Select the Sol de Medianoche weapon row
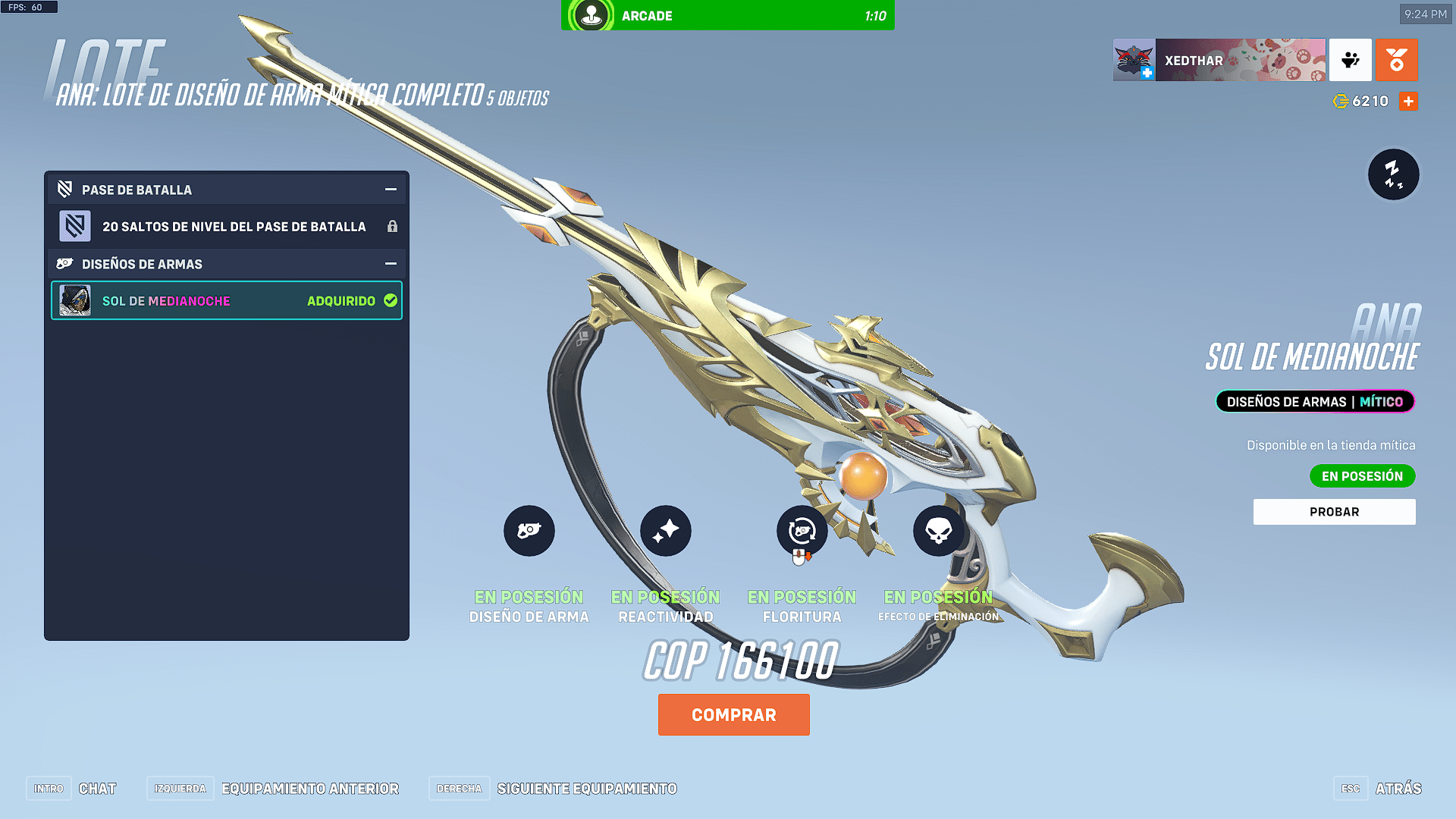1456x819 pixels. pos(226,301)
